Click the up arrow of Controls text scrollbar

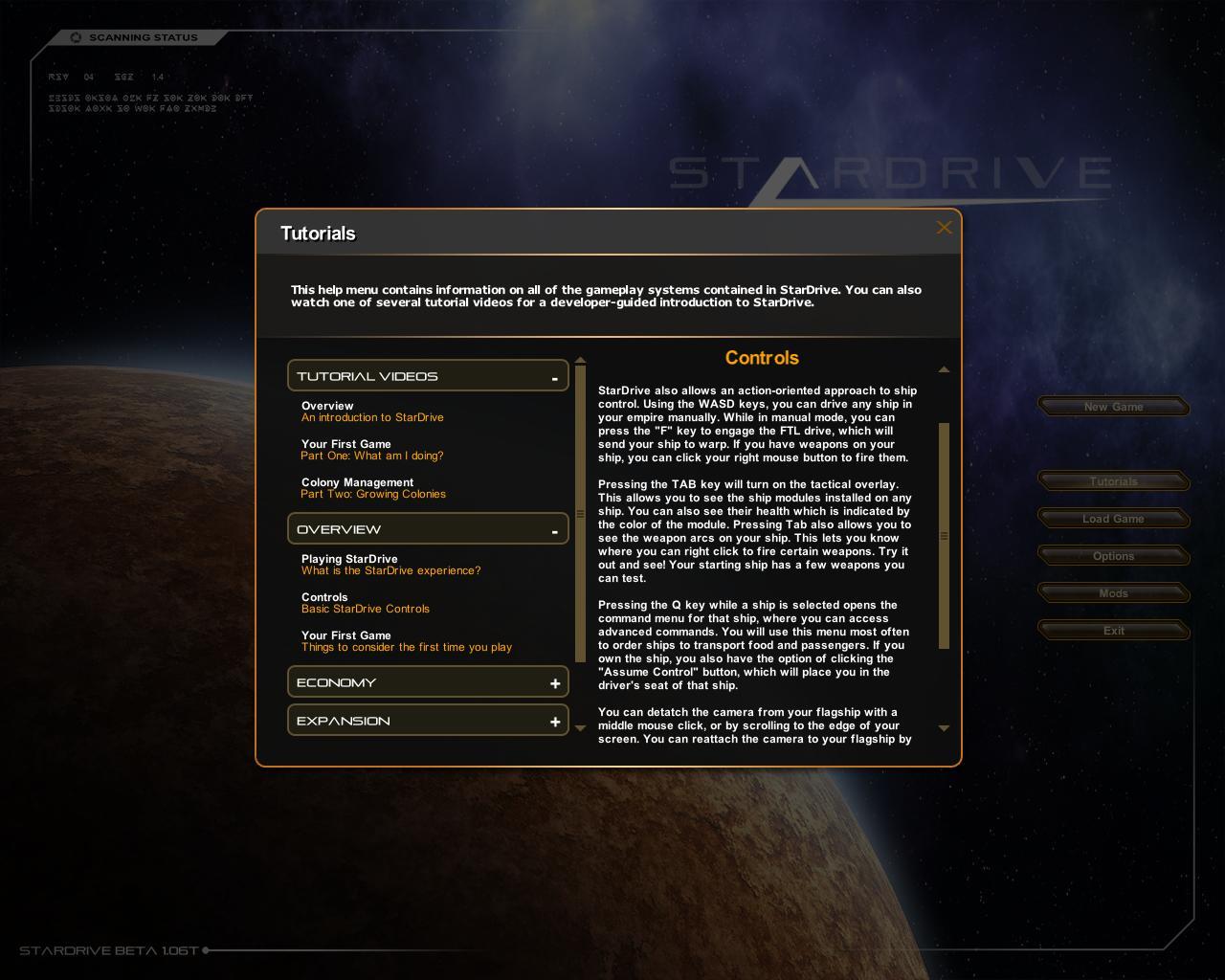tap(944, 369)
